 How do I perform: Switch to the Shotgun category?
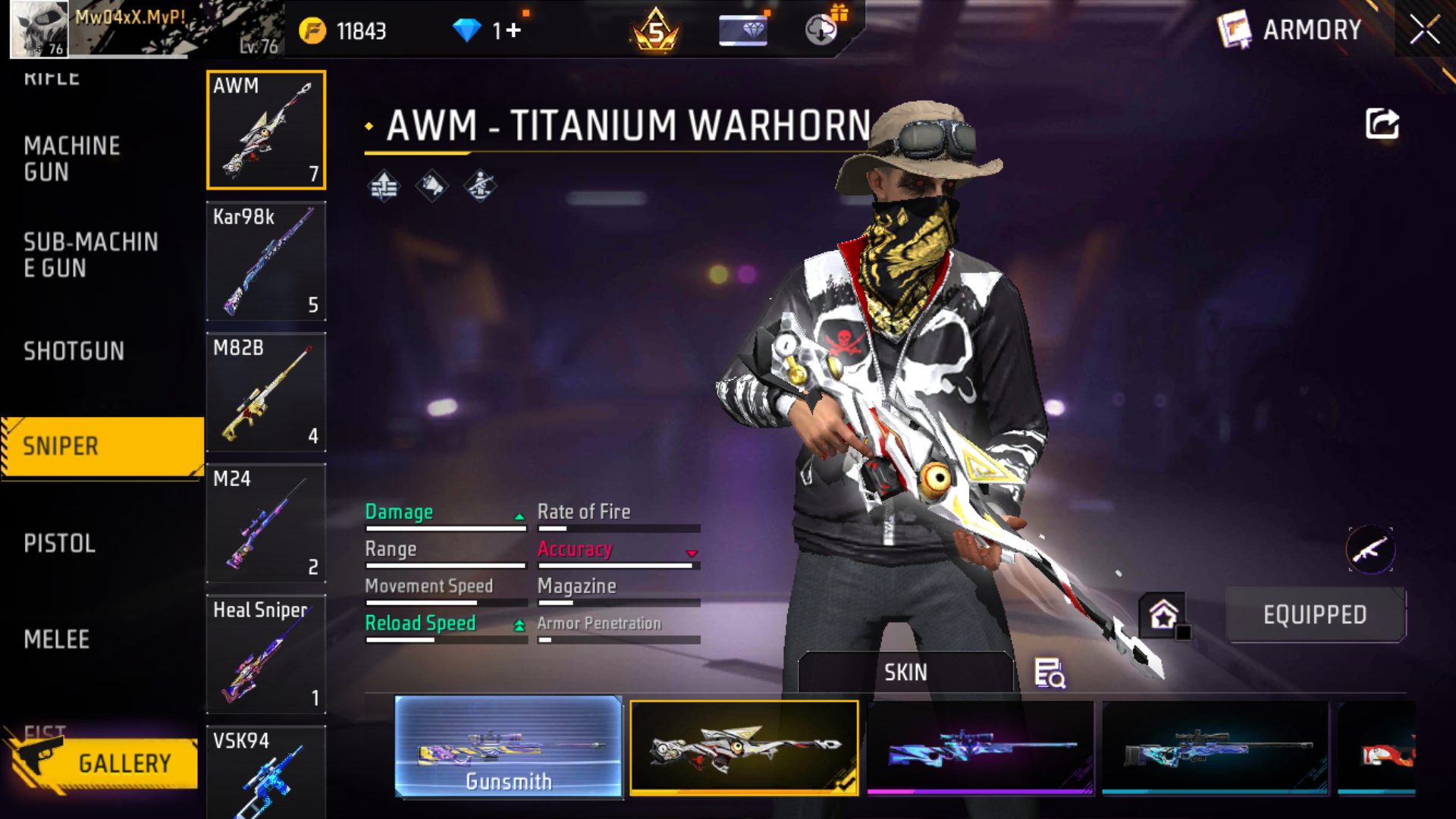pos(74,351)
